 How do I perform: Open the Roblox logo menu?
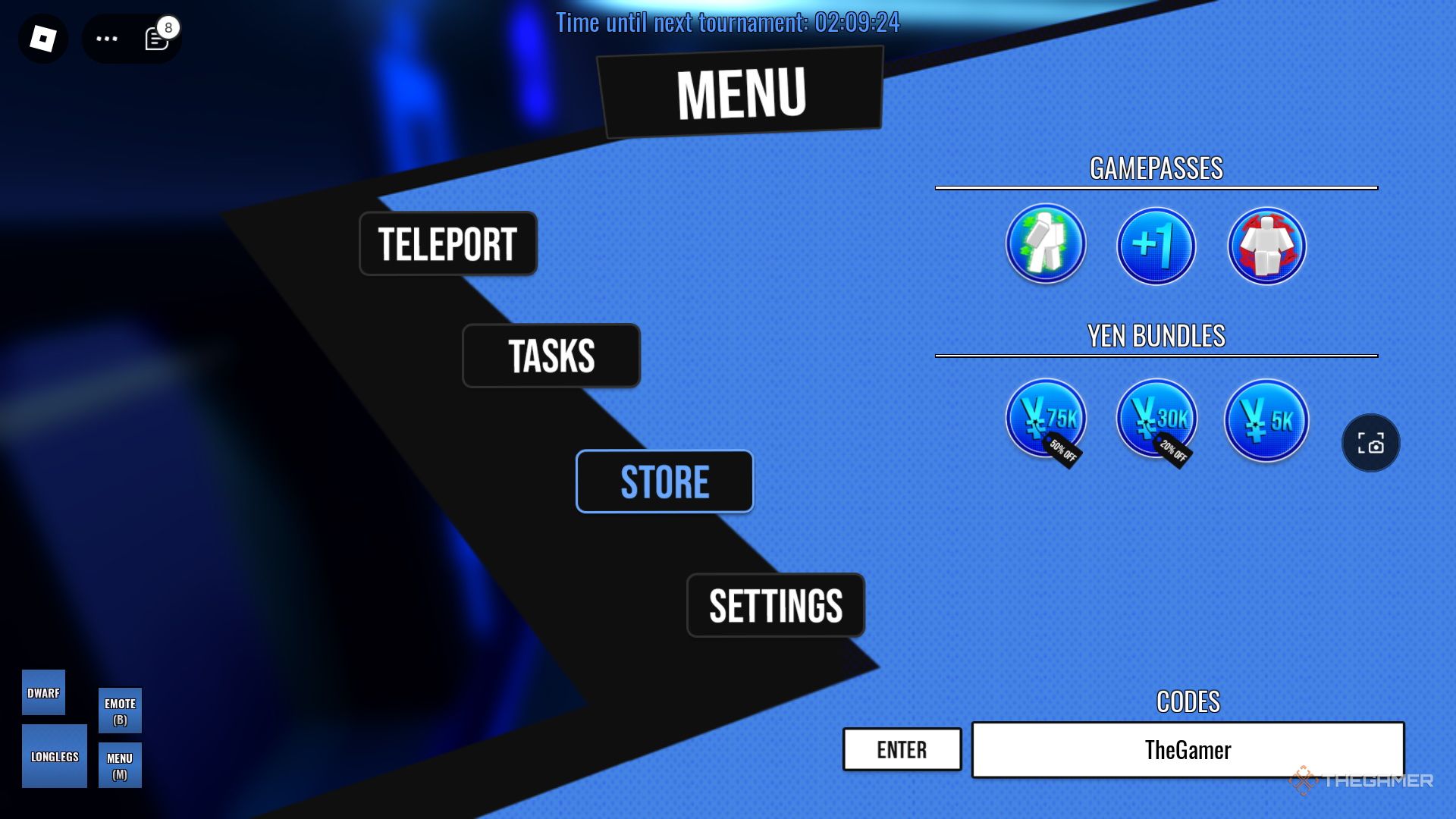[43, 39]
